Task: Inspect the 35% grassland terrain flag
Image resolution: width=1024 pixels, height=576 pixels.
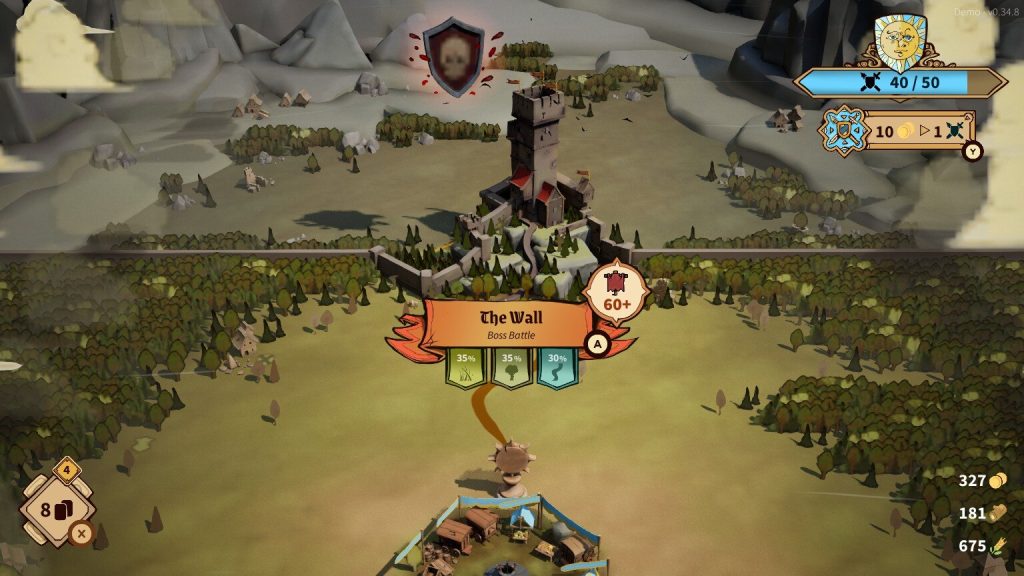Action: [x=465, y=366]
